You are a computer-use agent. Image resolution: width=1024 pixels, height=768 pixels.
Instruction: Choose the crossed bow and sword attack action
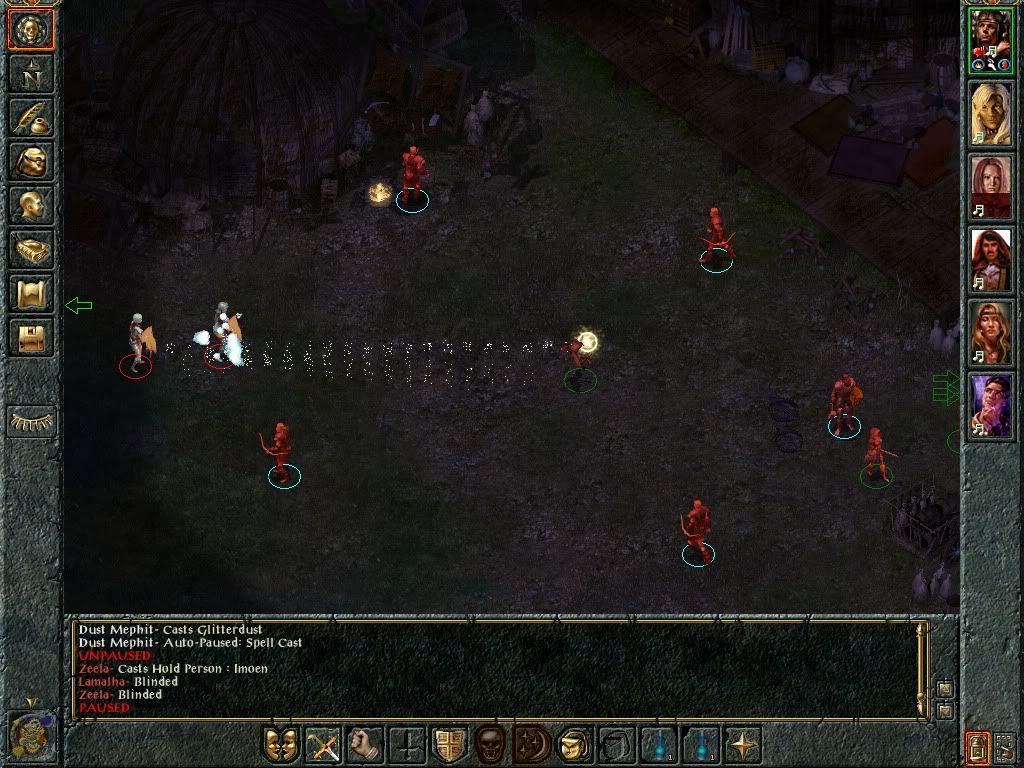(x=323, y=745)
